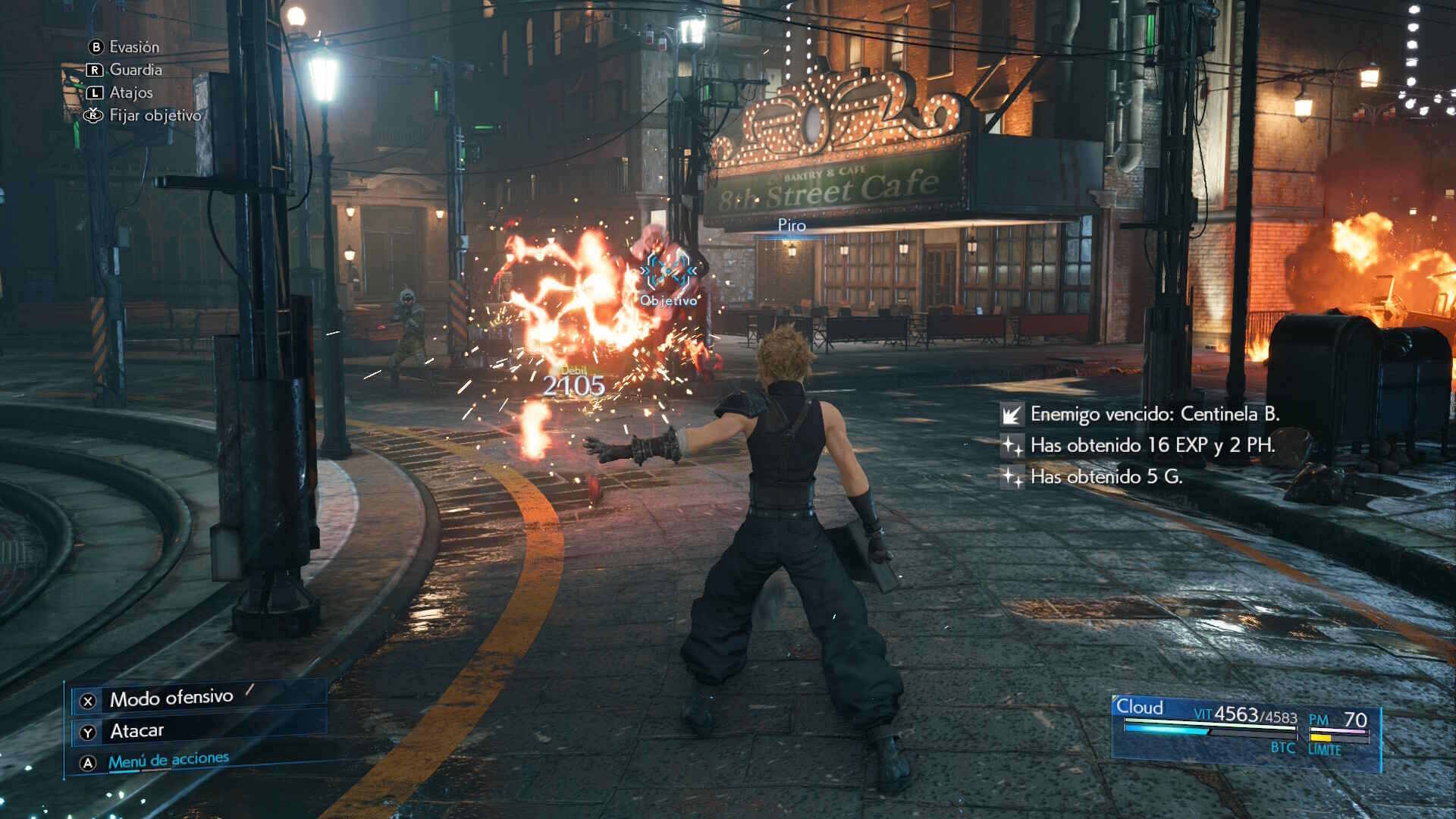The width and height of the screenshot is (1456, 819).
Task: Open the Menú de acciones
Action: (x=168, y=761)
